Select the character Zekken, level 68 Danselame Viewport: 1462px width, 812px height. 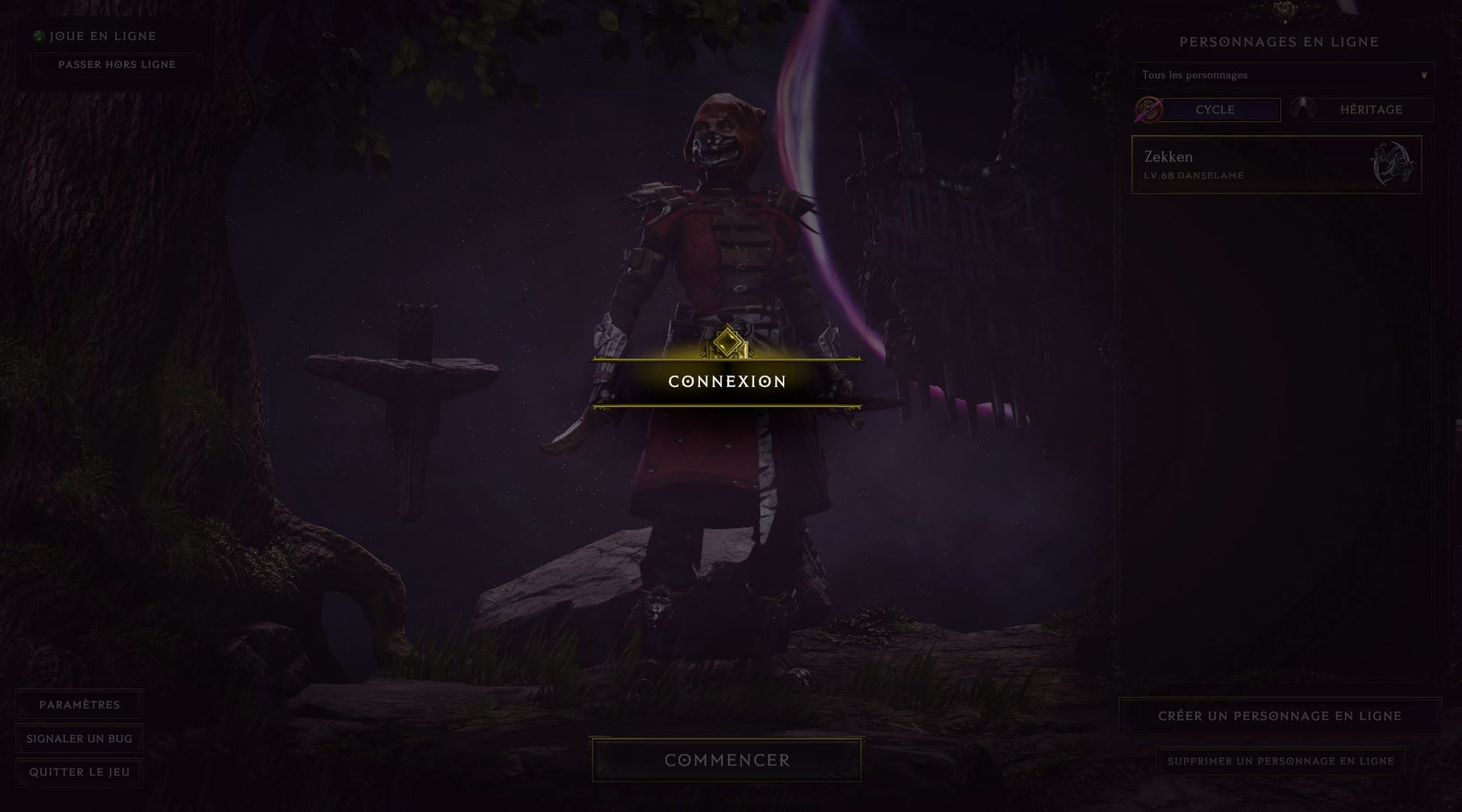(1277, 164)
